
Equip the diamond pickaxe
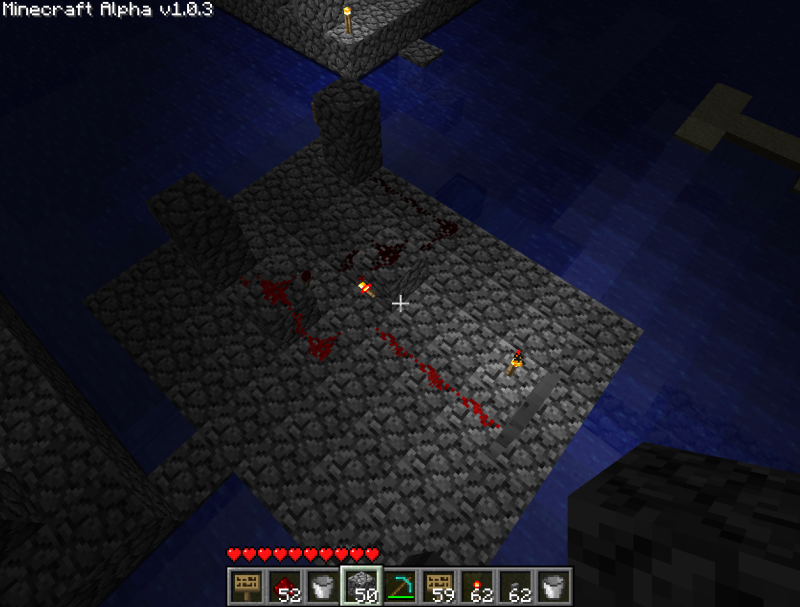(x=399, y=586)
